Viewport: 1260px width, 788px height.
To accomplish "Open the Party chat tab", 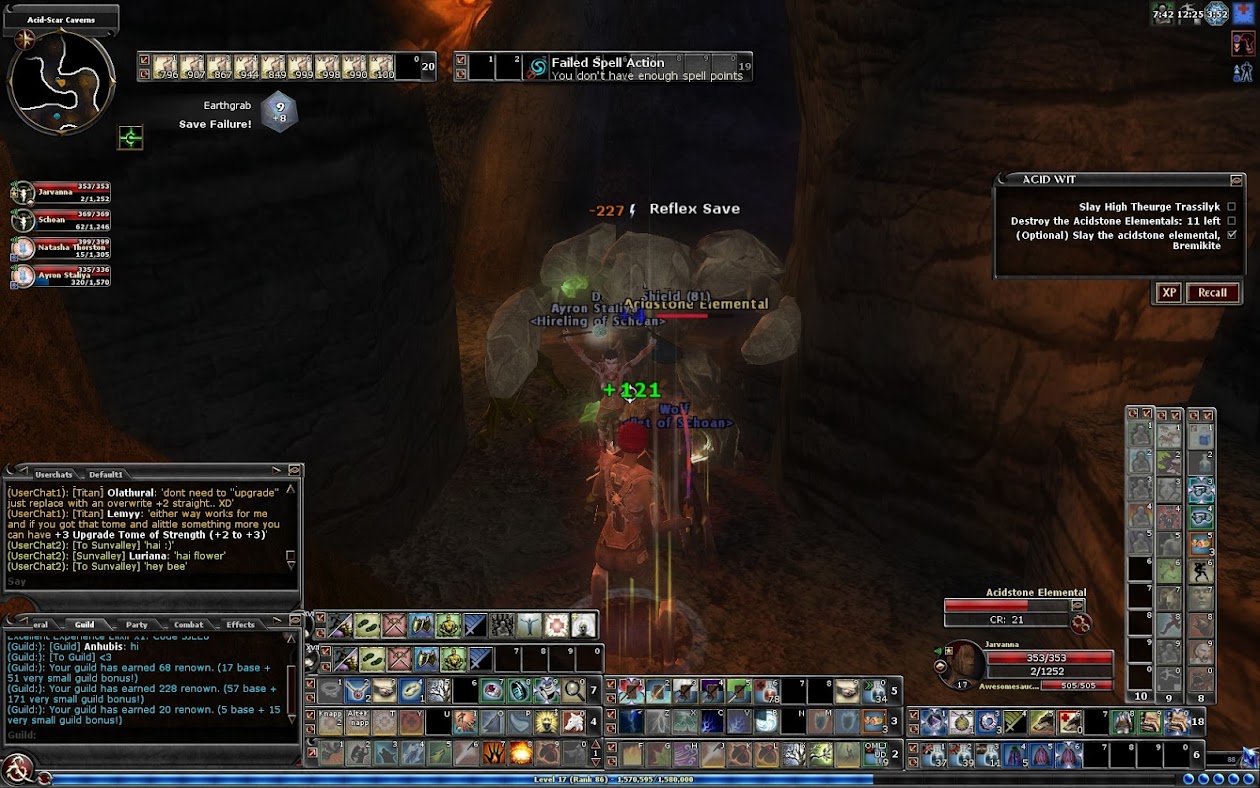I will tap(137, 625).
